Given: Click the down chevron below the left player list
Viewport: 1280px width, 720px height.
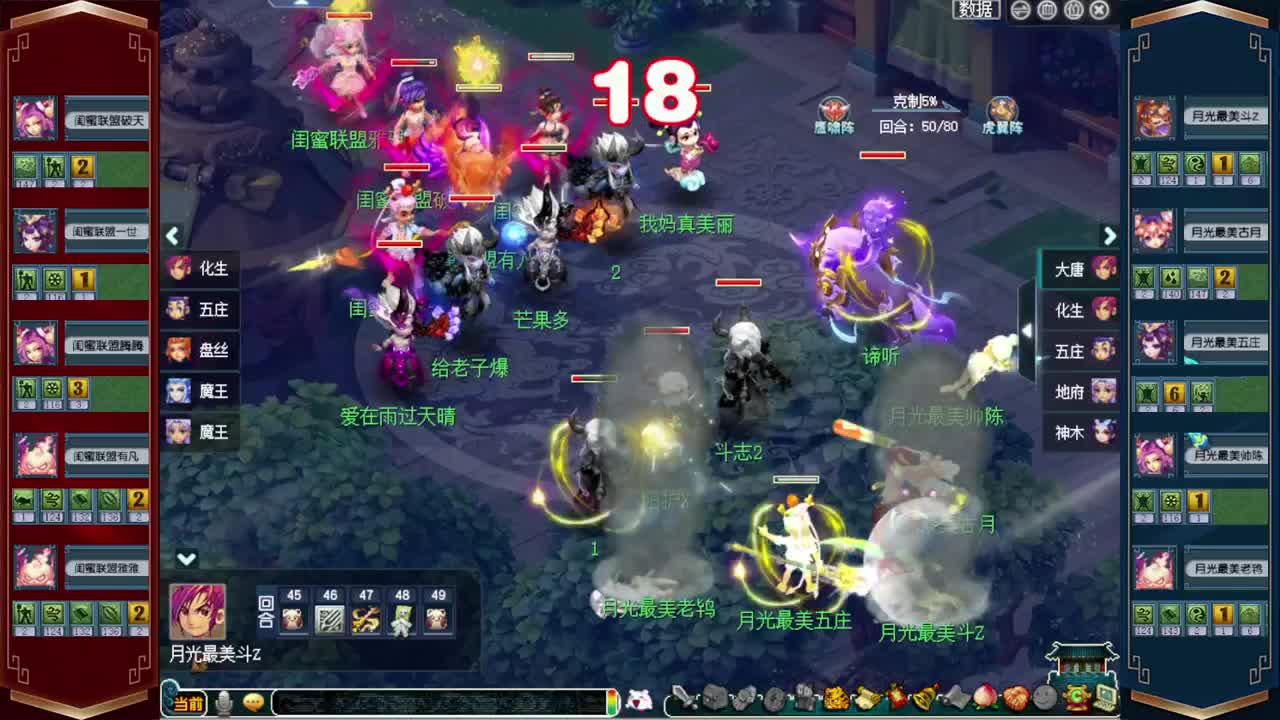Looking at the screenshot, I should click(184, 560).
